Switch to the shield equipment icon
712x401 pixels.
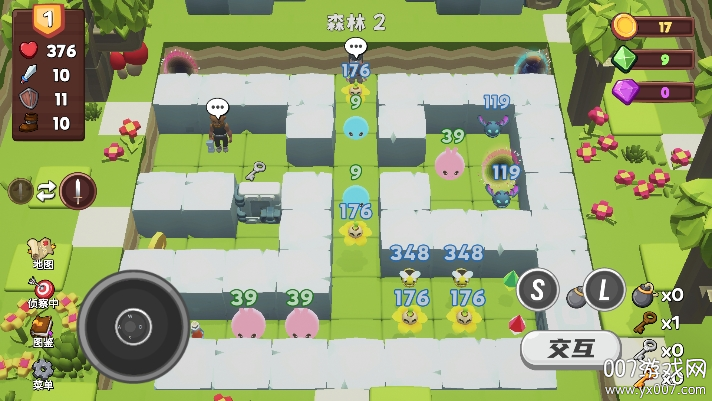pos(21,190)
